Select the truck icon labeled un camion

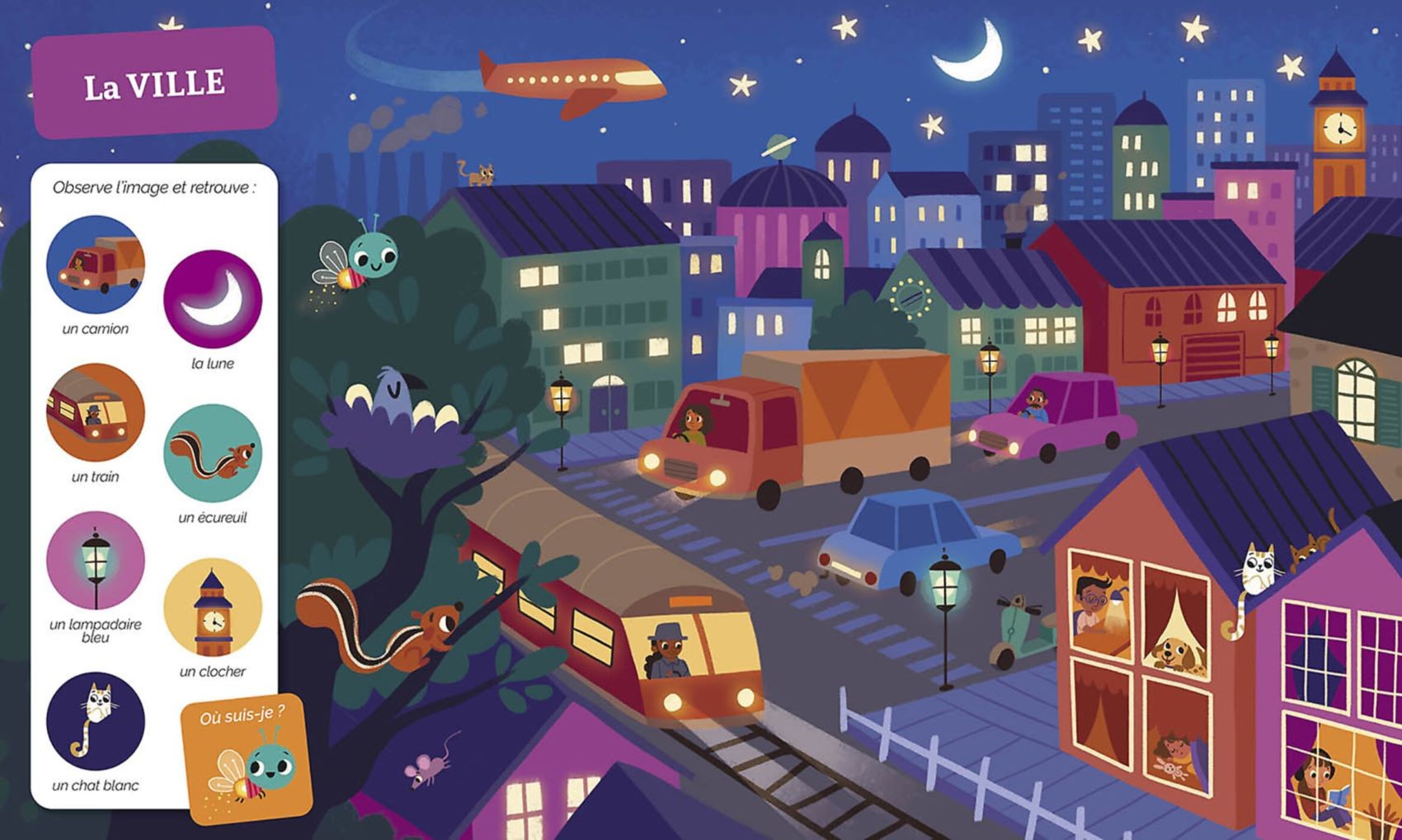coord(96,265)
